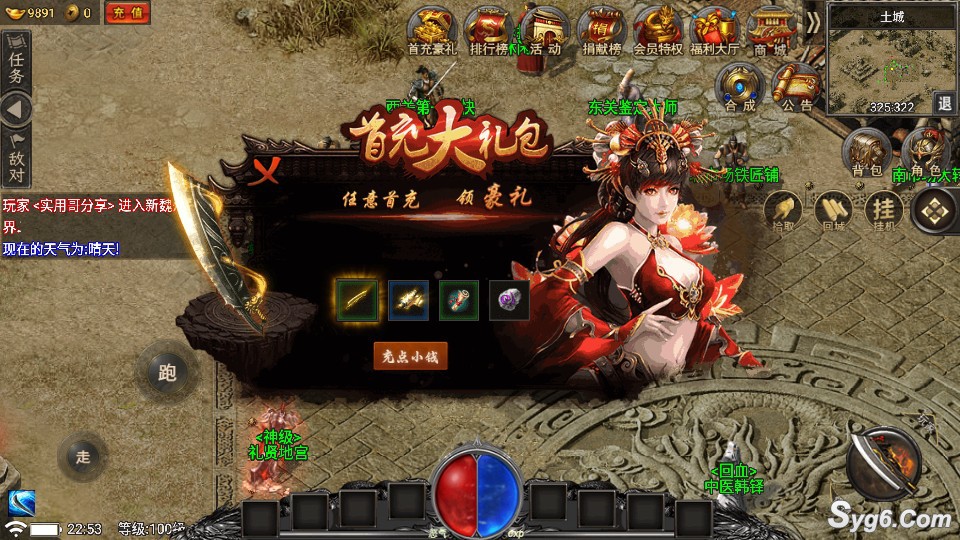Open the 合成 synthesis menu

[741, 87]
